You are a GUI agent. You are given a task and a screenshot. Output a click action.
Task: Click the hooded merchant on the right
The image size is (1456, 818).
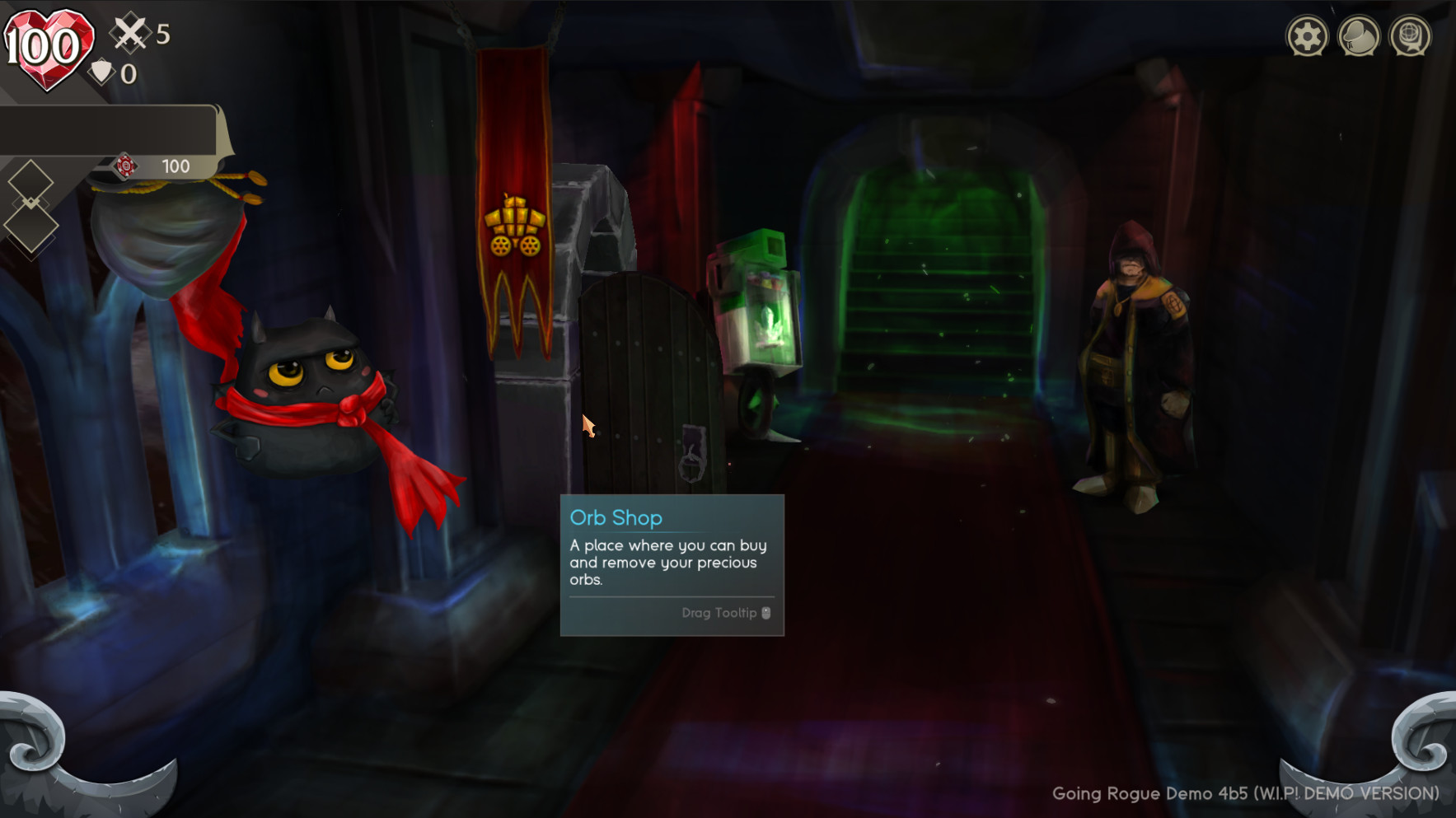pos(1137,354)
